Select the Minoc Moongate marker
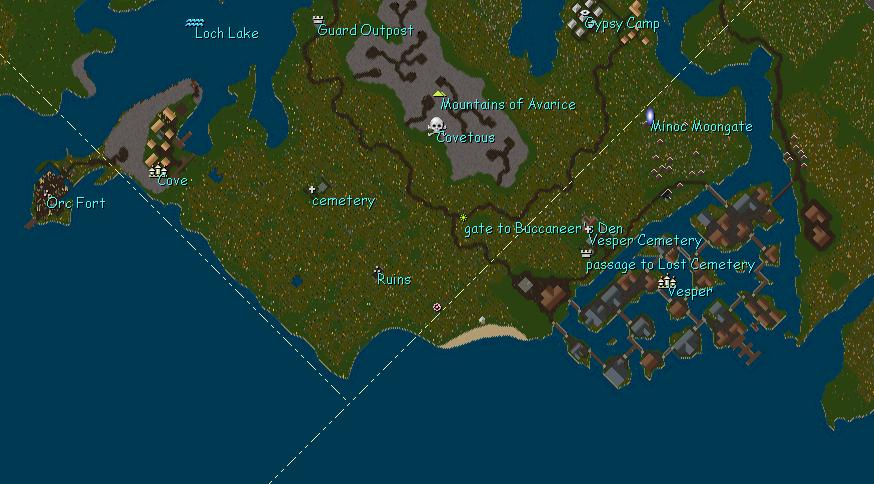Viewport: 874px width, 484px height. [650, 117]
